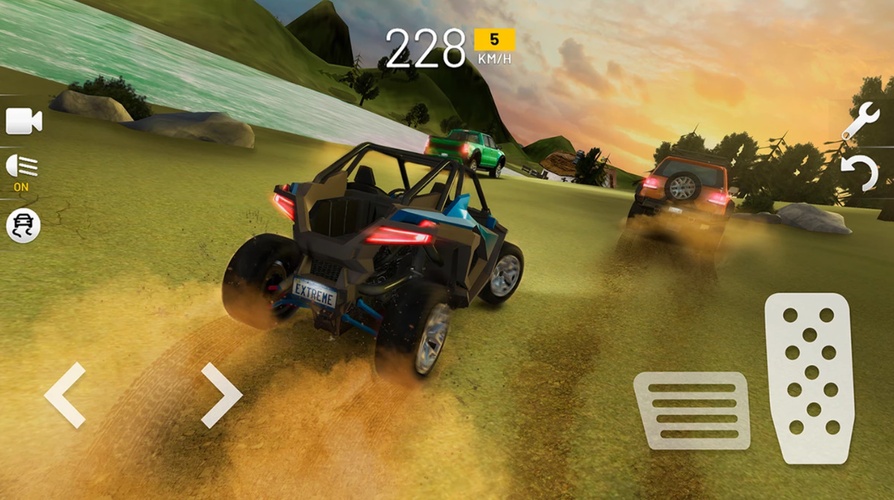Reset the vehicle with the circular arrow
The image size is (894, 500).
pyautogui.click(x=859, y=174)
